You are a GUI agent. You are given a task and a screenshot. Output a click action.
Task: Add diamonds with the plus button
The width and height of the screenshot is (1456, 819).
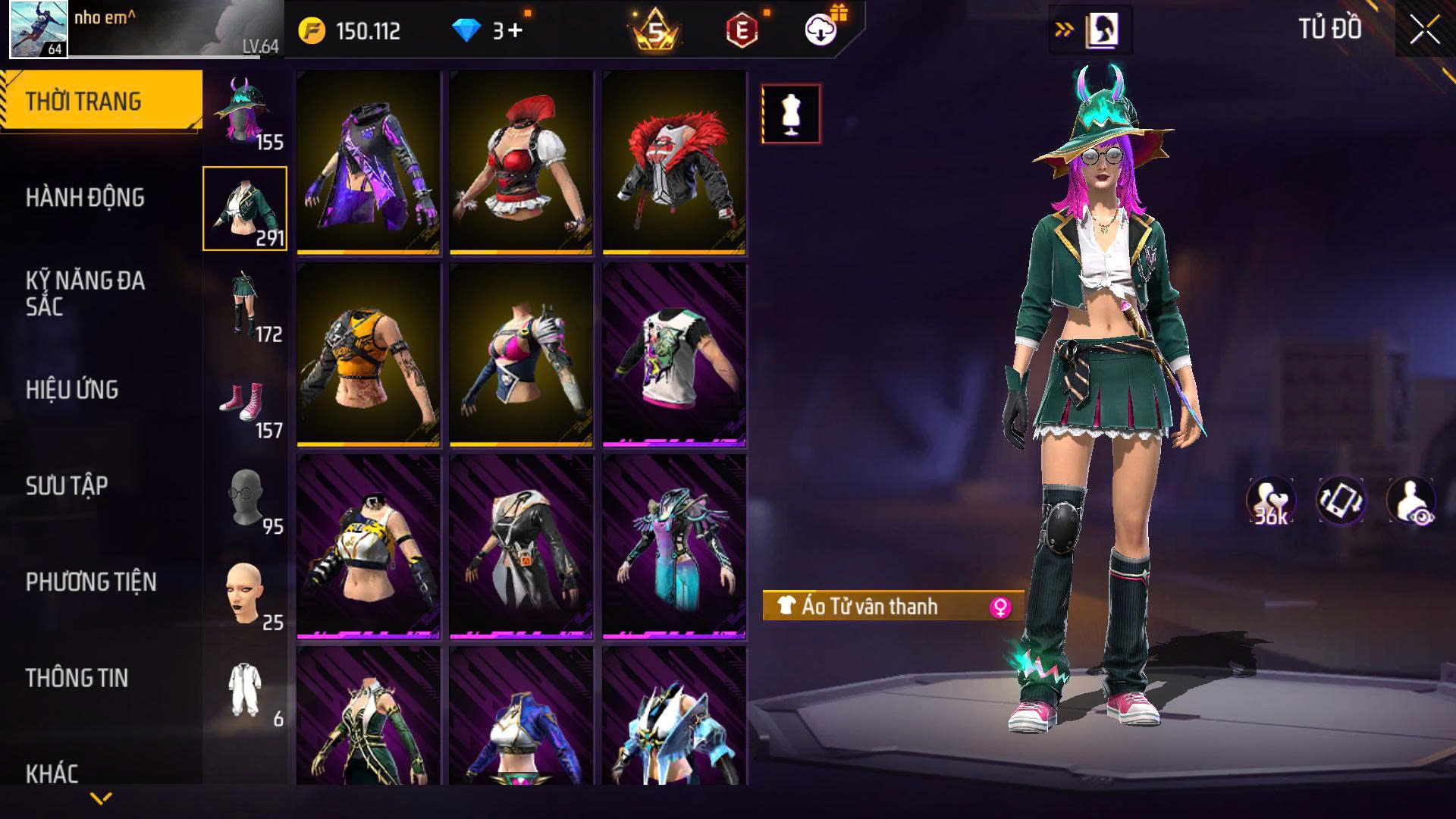coord(516,31)
